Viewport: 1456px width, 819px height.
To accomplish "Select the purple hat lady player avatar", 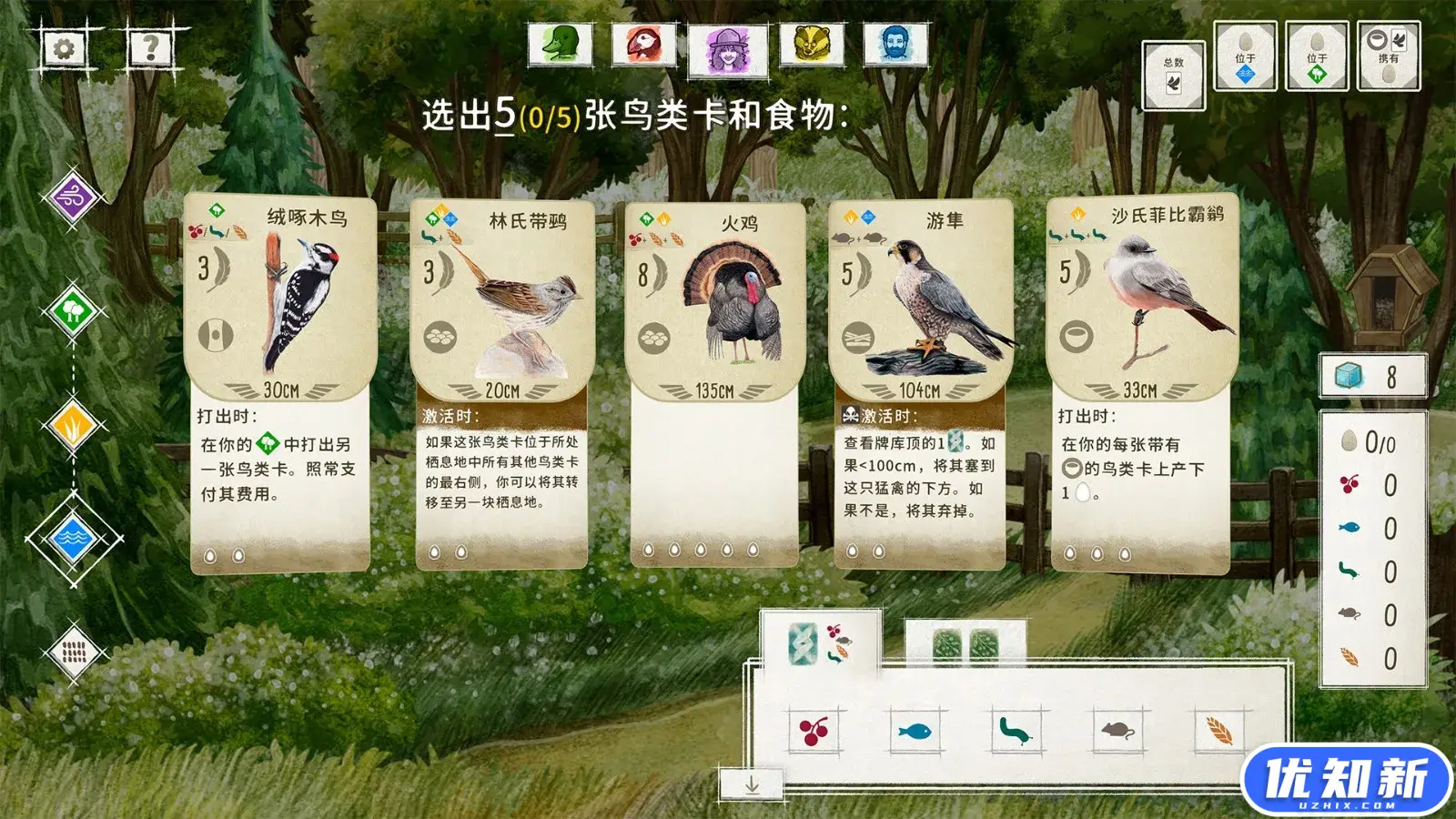I will click(x=727, y=47).
